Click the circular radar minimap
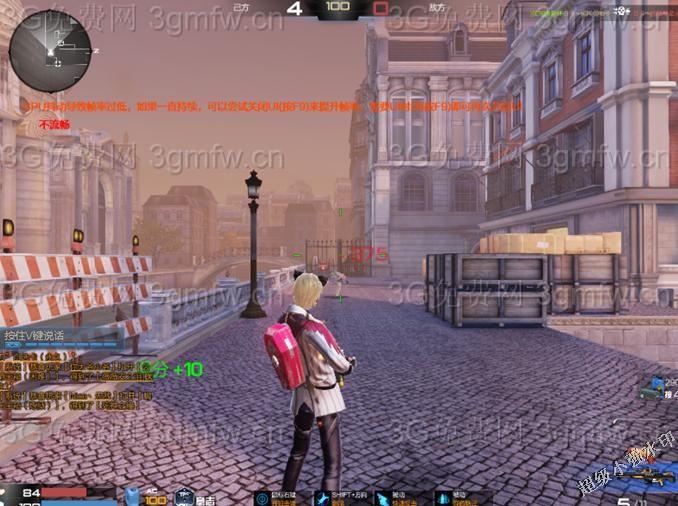Image resolution: width=678 pixels, height=506 pixels. (x=50, y=51)
